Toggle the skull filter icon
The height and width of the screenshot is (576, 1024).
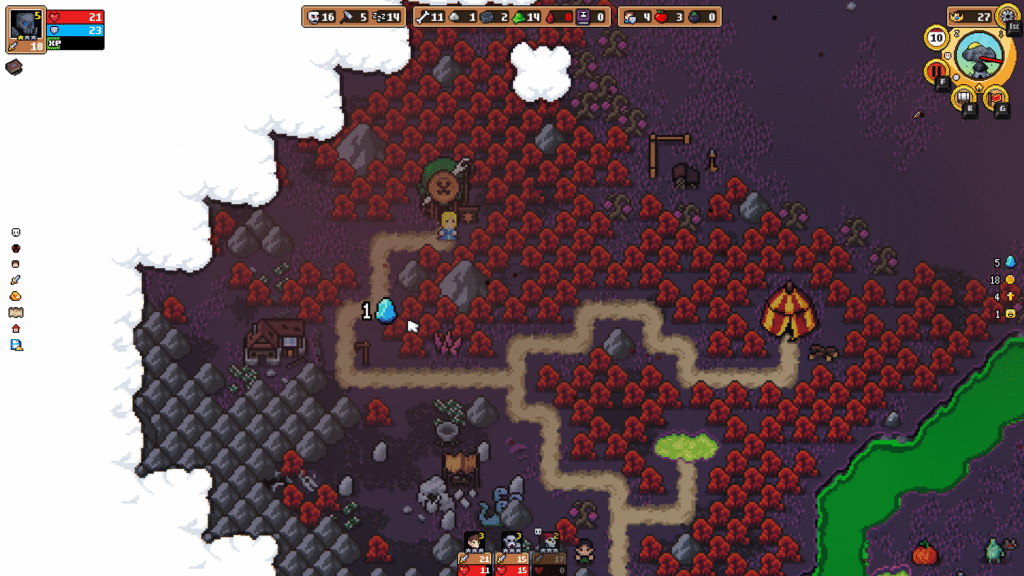(16, 233)
